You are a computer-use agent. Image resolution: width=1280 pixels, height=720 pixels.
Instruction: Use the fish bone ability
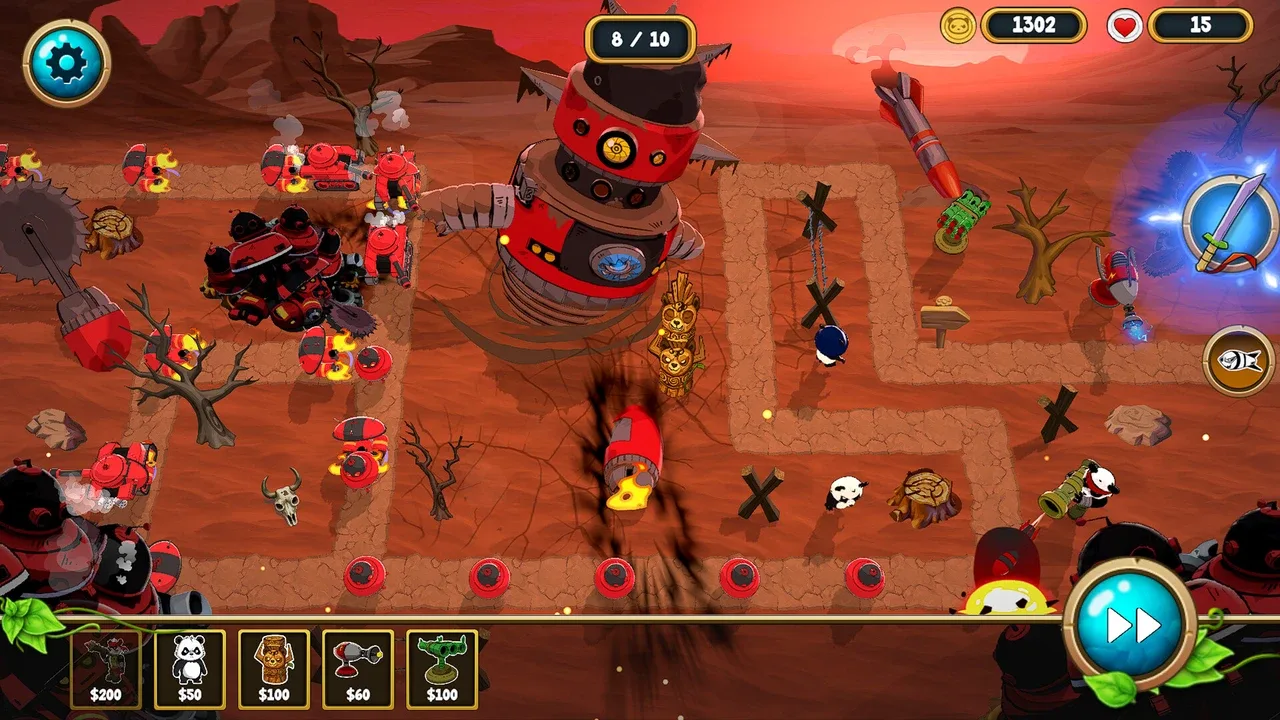coord(1238,360)
